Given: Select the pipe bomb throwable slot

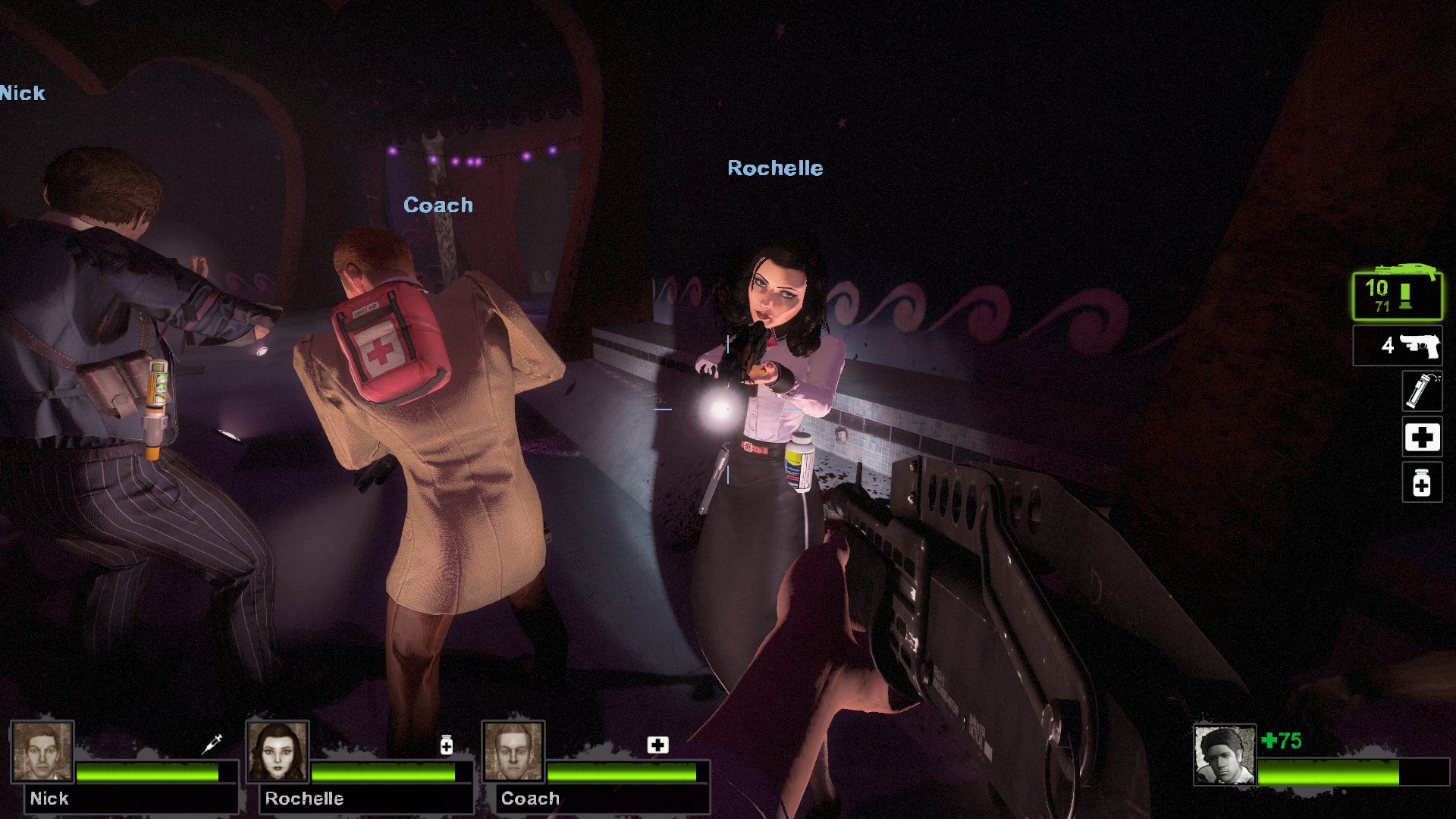Looking at the screenshot, I should point(1421,391).
